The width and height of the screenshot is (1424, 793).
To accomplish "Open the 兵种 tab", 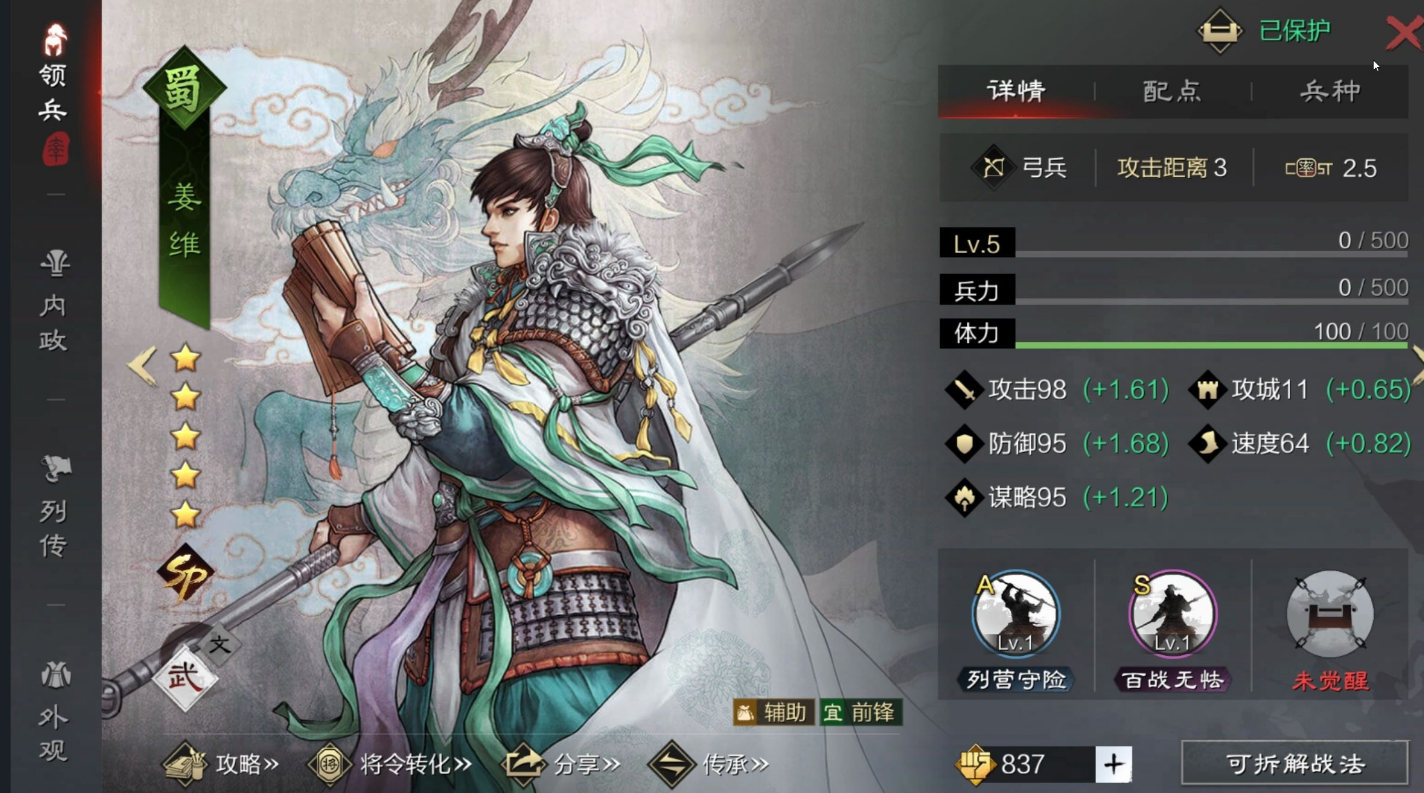I will (x=1330, y=91).
